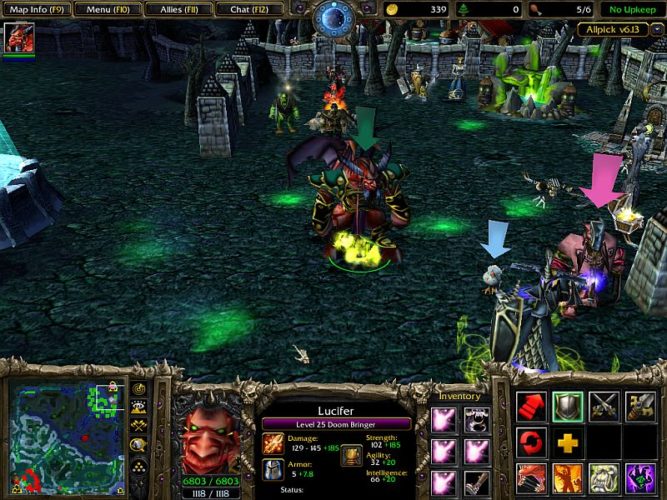This screenshot has height=500, width=667.
Task: Open hero abilities with the yellow plus
Action: pyautogui.click(x=567, y=442)
